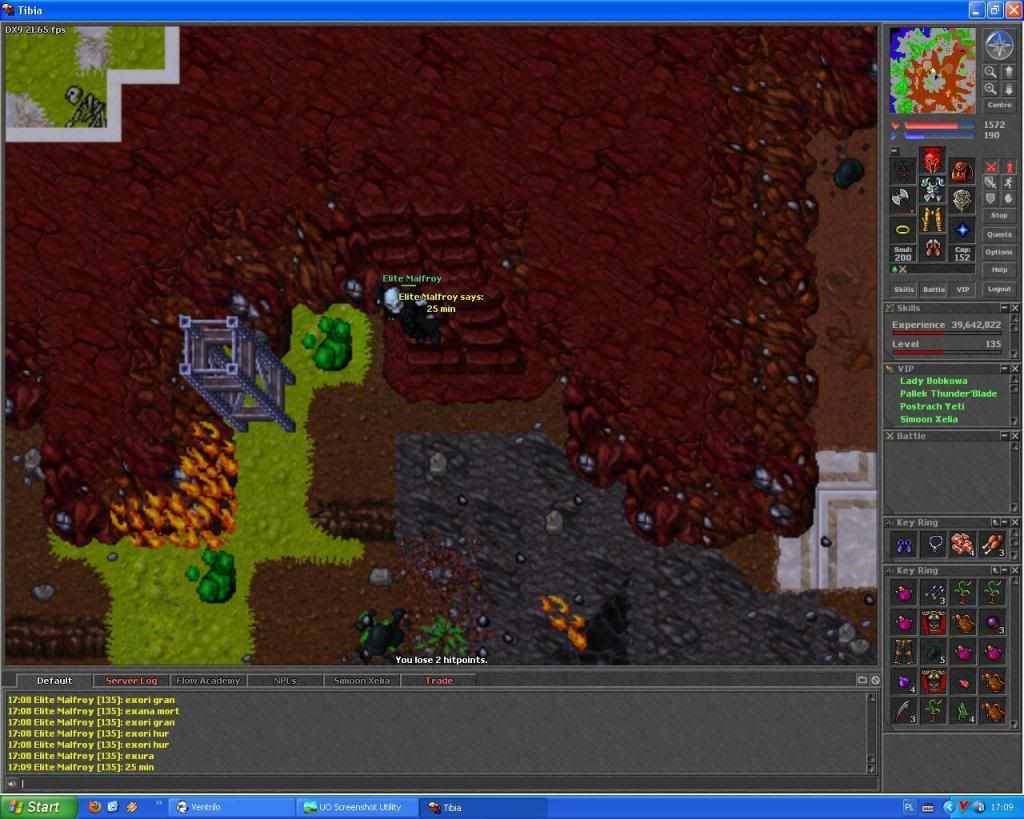
Task: Select Lady Bobkowa in VIP list
Action: pyautogui.click(x=933, y=381)
